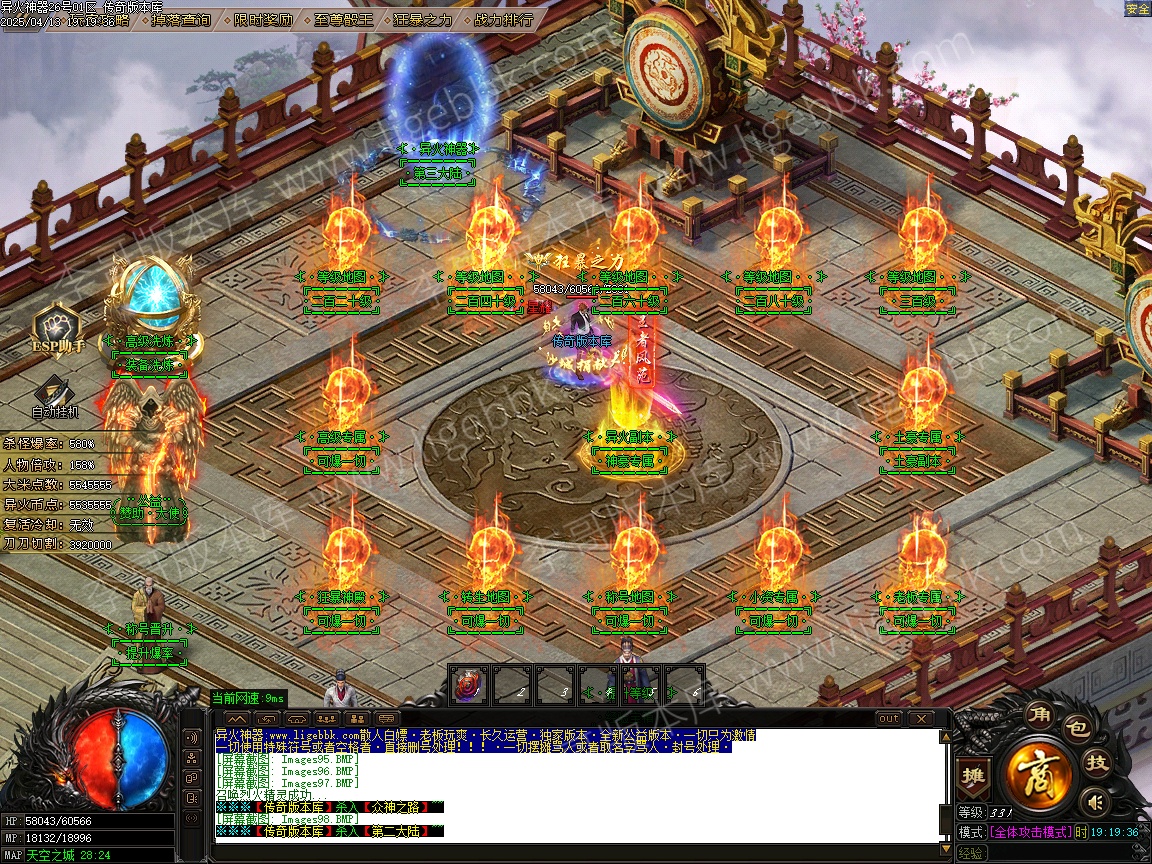
Task: Open the 掉落查询 drop lookup menu
Action: point(181,19)
